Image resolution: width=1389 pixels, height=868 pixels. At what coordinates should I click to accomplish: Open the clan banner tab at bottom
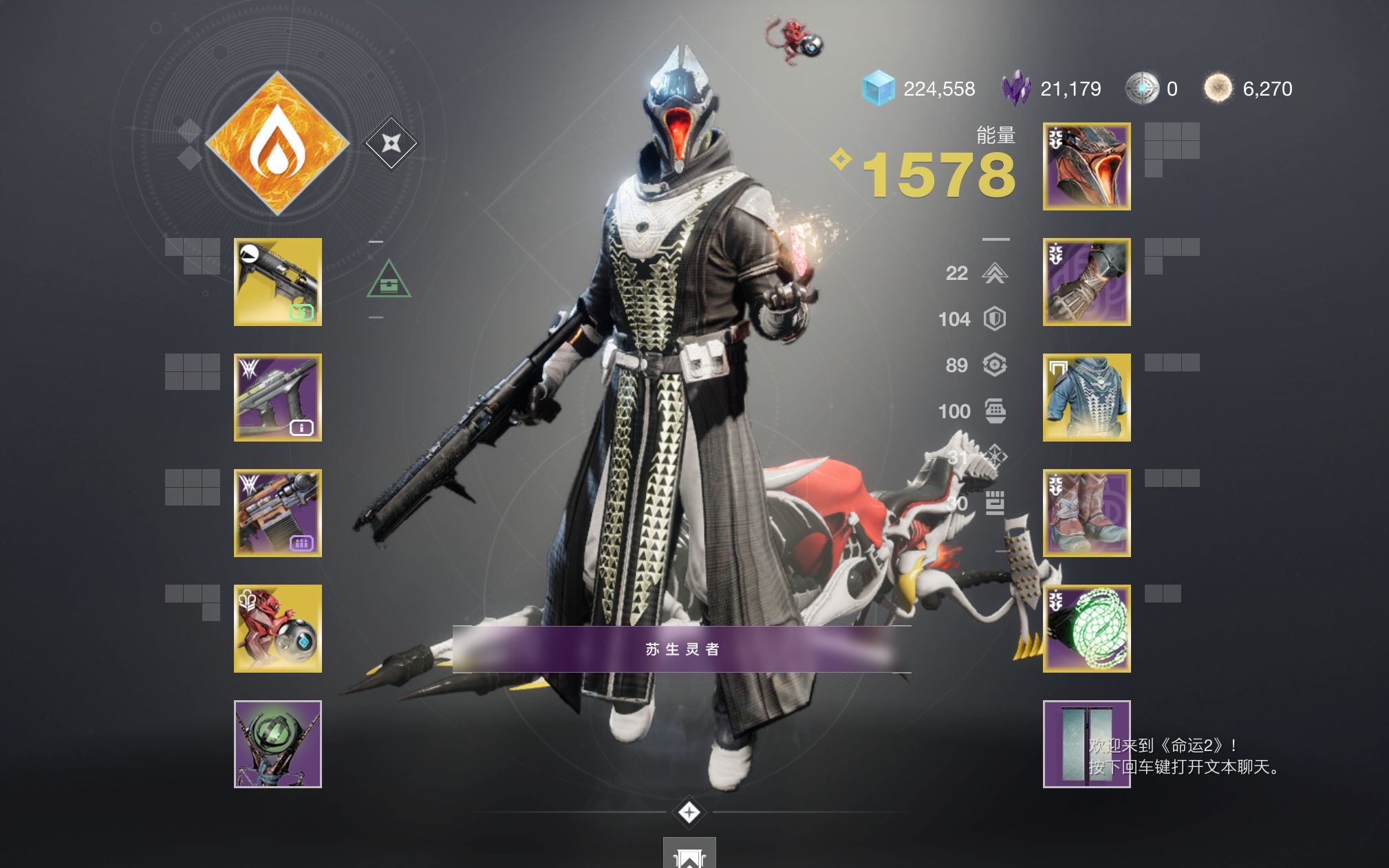tap(689, 854)
